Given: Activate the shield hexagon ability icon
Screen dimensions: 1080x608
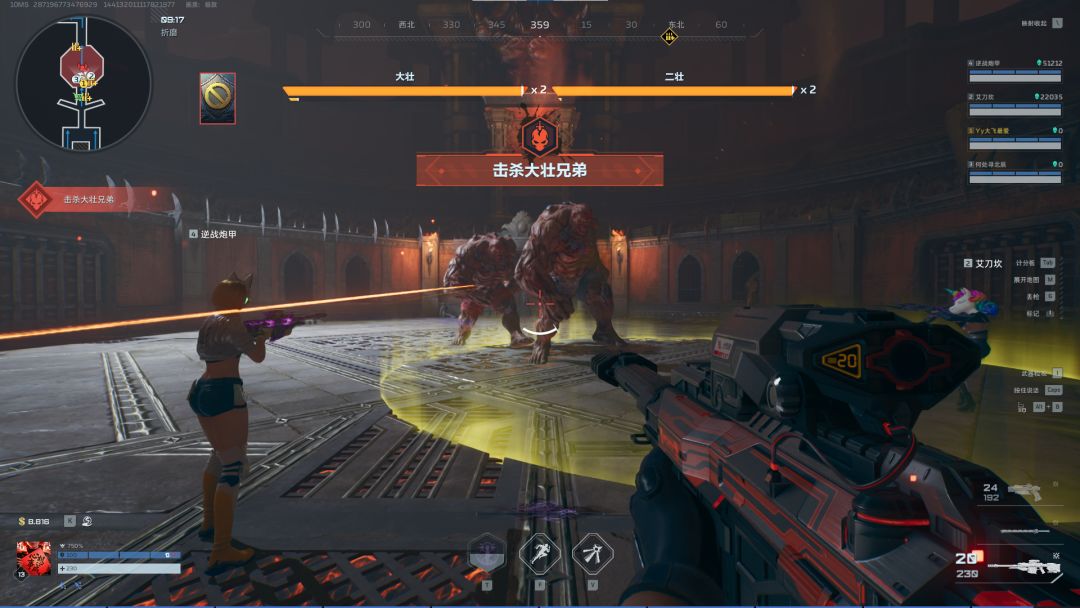Looking at the screenshot, I should (x=487, y=553).
